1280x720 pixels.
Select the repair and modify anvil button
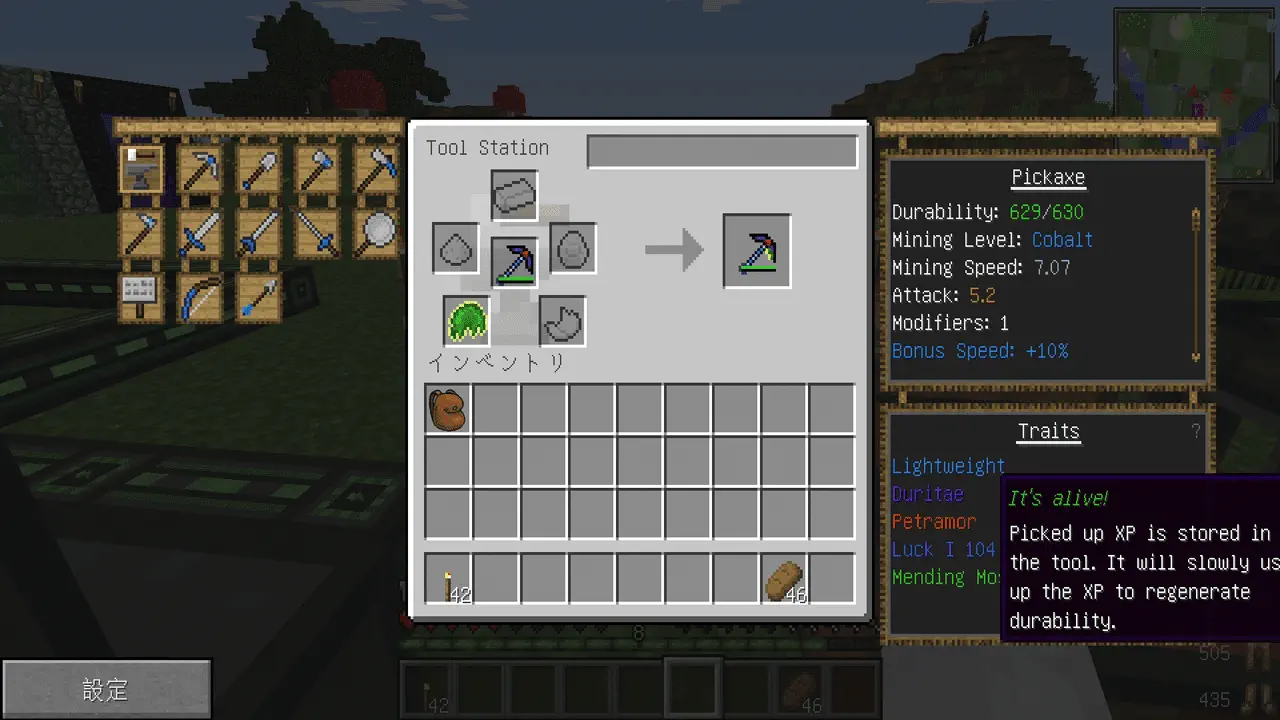tap(142, 169)
